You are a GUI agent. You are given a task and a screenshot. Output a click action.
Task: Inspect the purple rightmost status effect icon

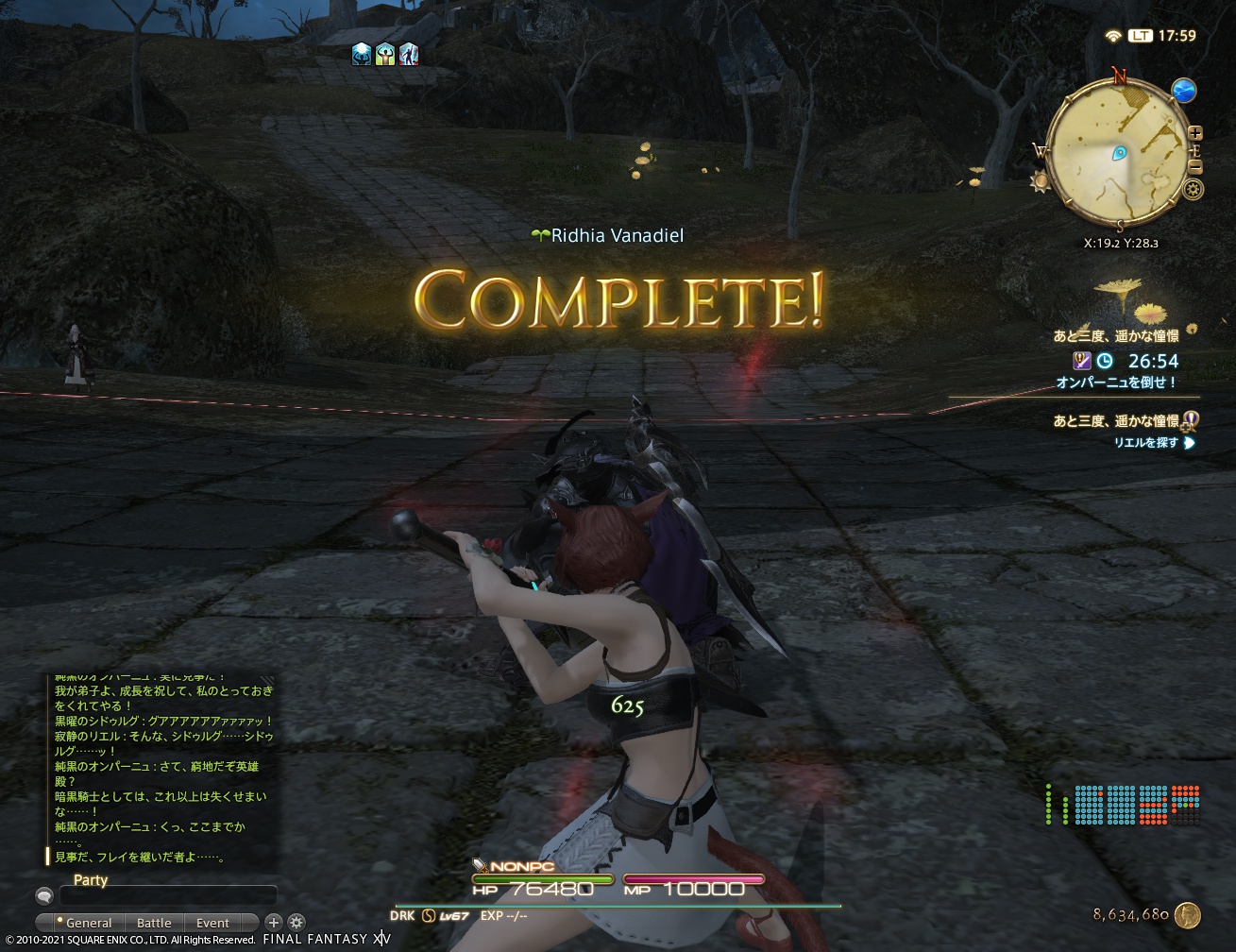[x=411, y=55]
